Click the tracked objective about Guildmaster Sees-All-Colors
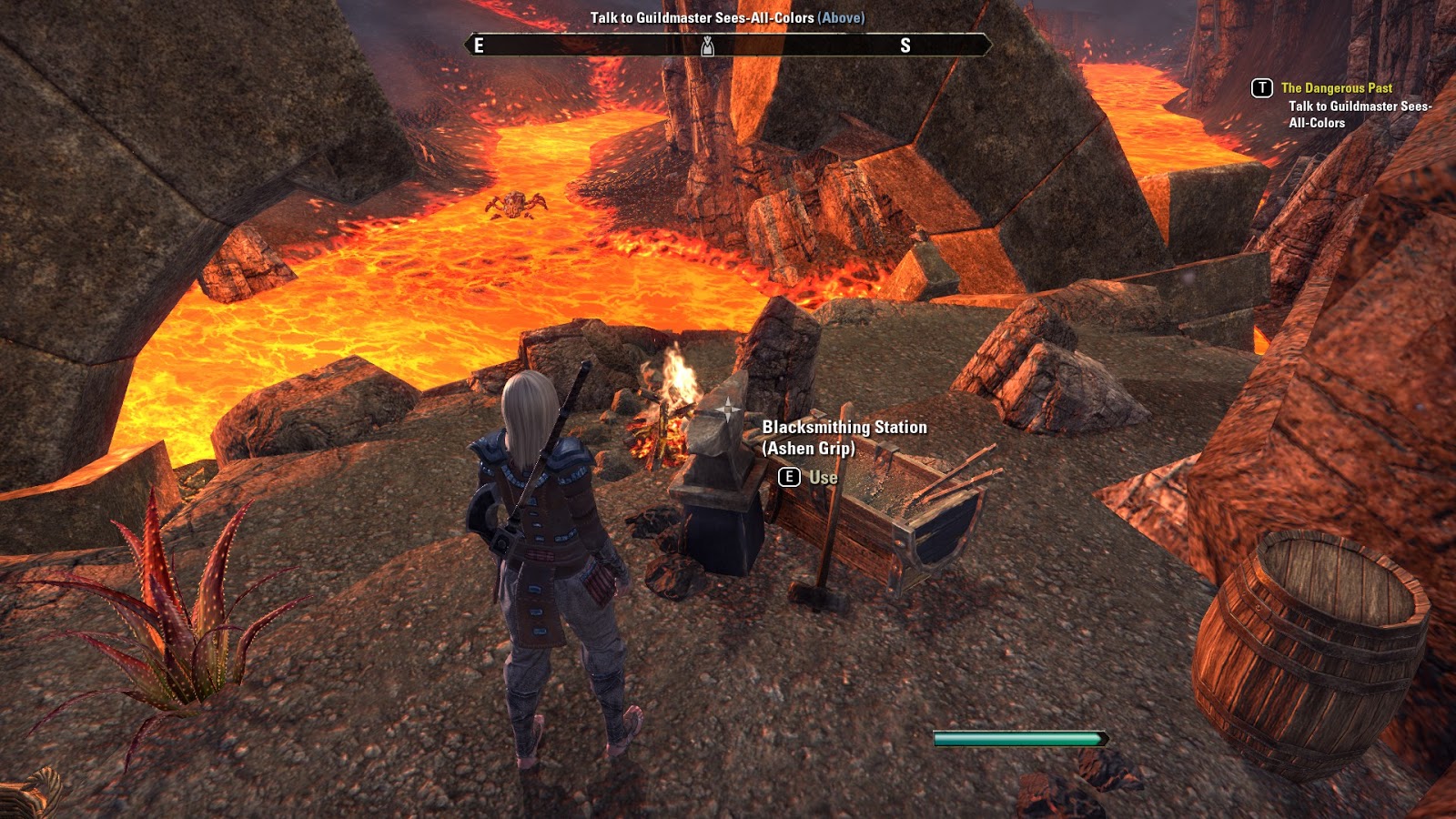Viewport: 1456px width, 819px height. (1359, 115)
